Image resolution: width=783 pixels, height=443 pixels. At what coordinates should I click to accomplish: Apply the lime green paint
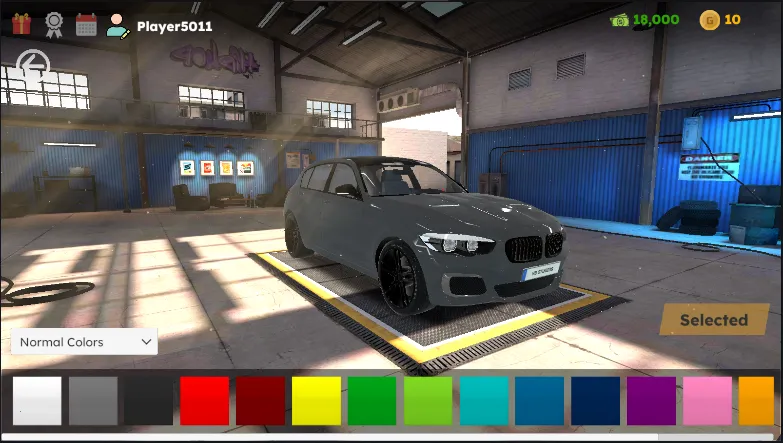(x=429, y=400)
